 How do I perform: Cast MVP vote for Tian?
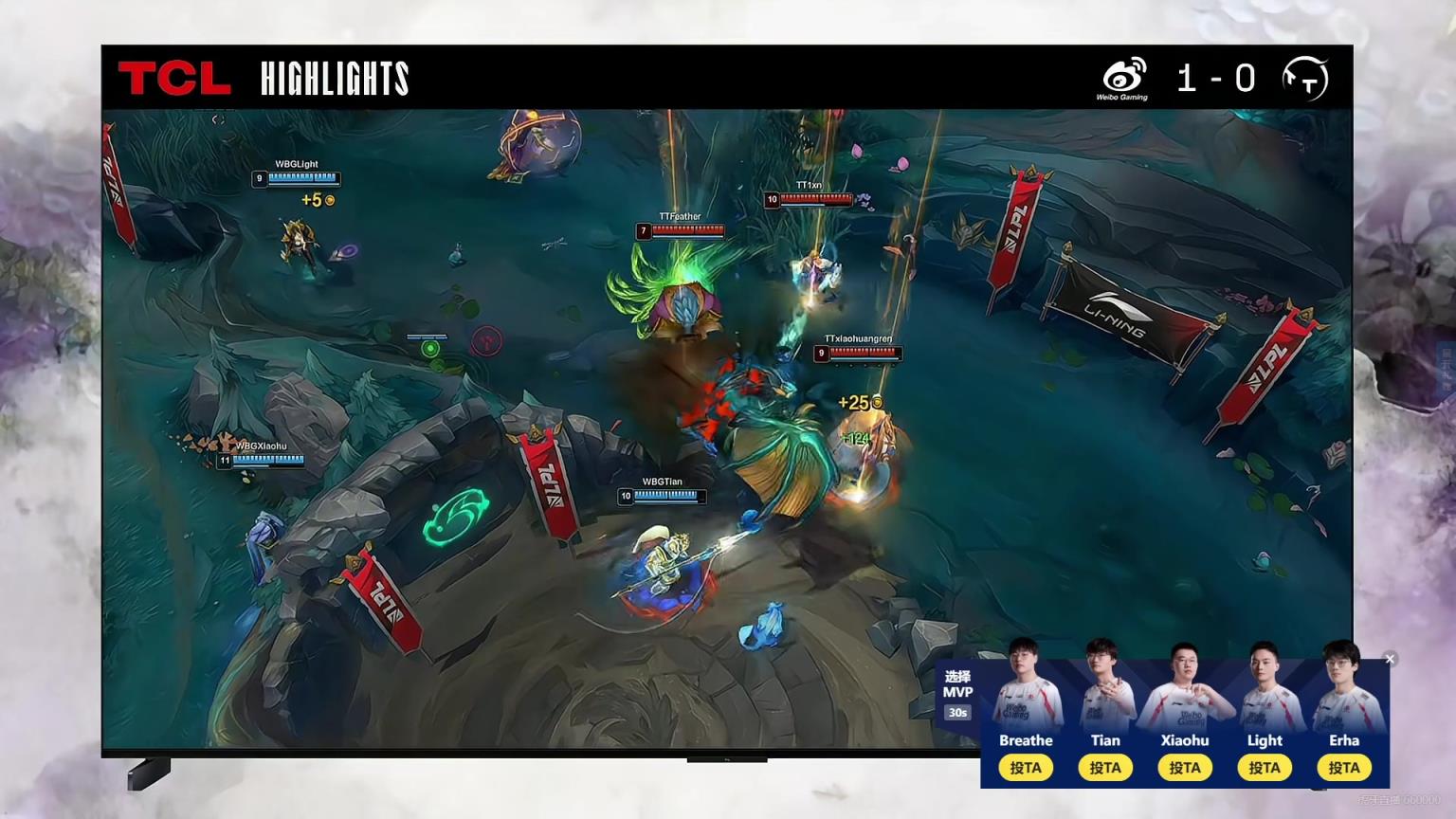pyautogui.click(x=1105, y=768)
